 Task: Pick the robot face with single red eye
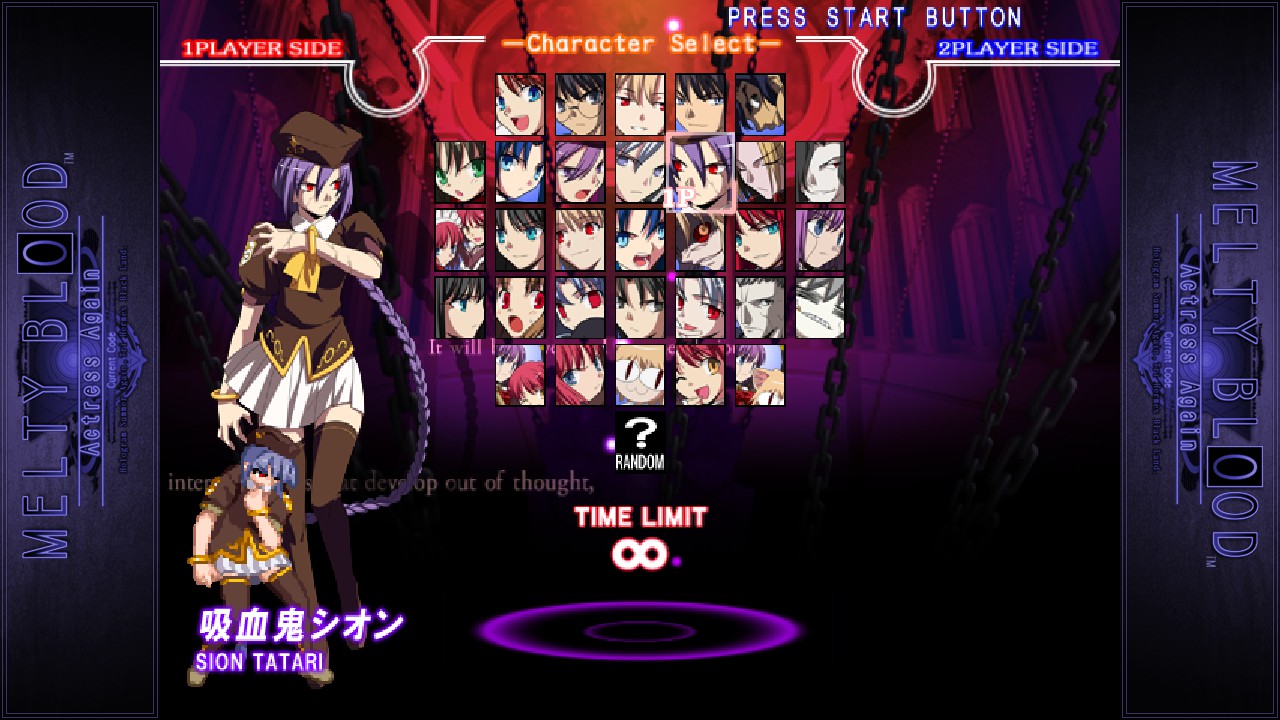[700, 240]
